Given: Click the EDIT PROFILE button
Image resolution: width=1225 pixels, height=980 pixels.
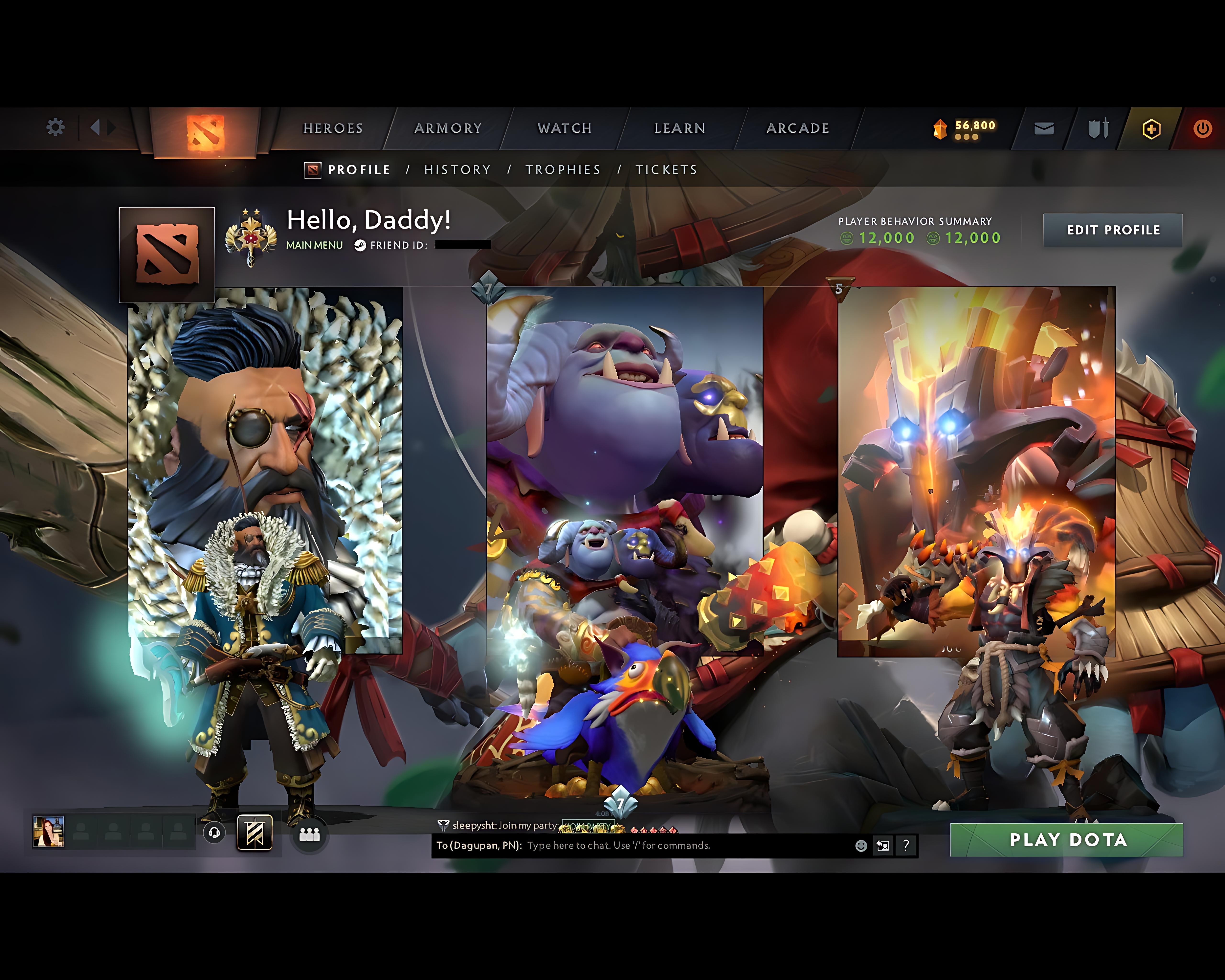Looking at the screenshot, I should coord(1113,230).
